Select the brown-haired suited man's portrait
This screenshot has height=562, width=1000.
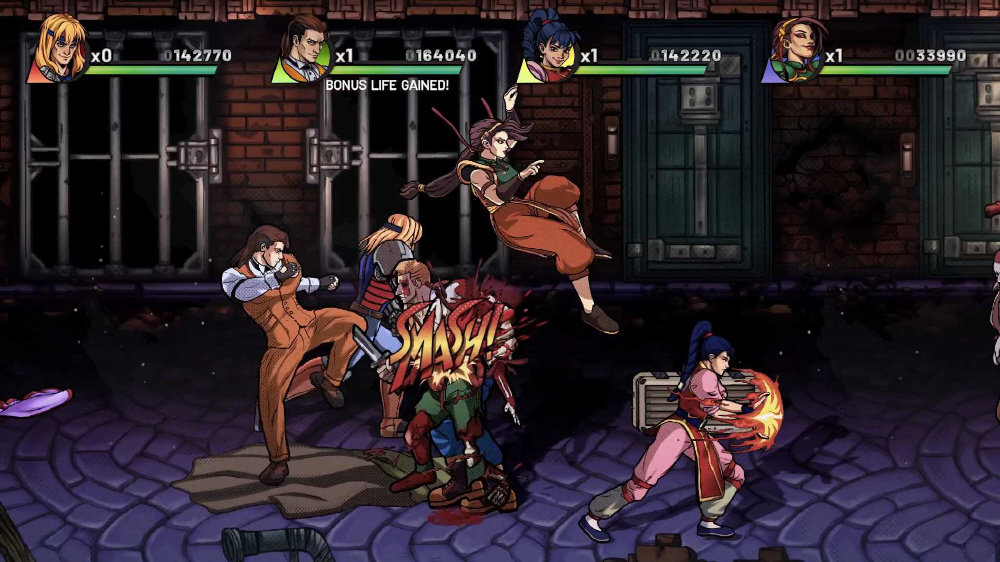tap(303, 50)
